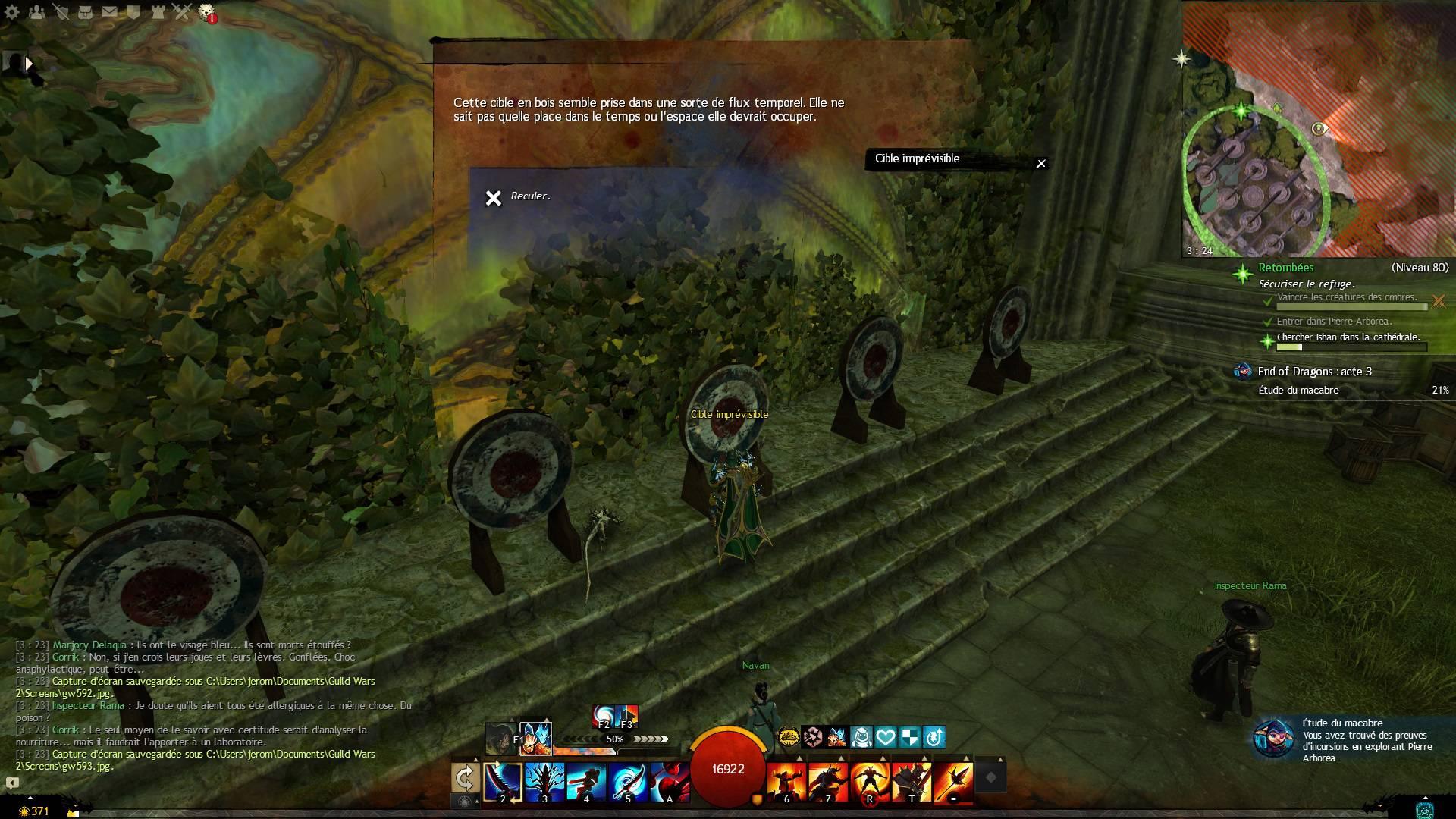Open the mail envelope icon
This screenshot has width=1456, height=819.
click(109, 12)
